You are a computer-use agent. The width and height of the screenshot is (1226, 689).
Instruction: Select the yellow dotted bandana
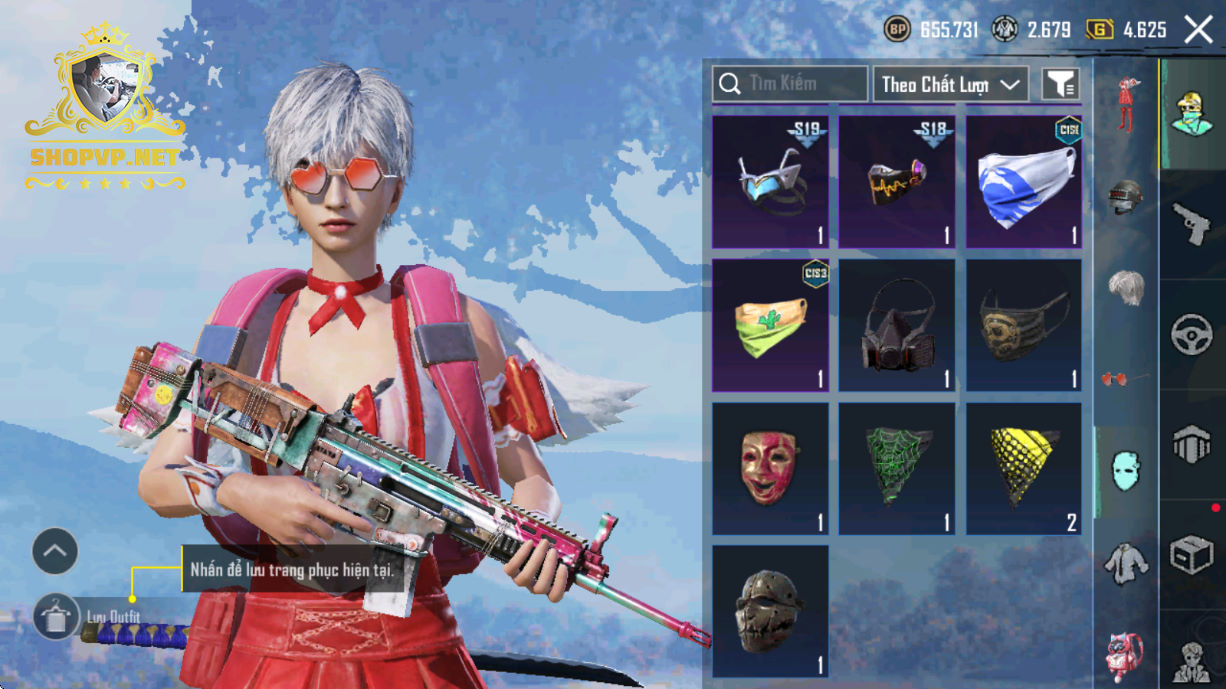[x=1024, y=468]
